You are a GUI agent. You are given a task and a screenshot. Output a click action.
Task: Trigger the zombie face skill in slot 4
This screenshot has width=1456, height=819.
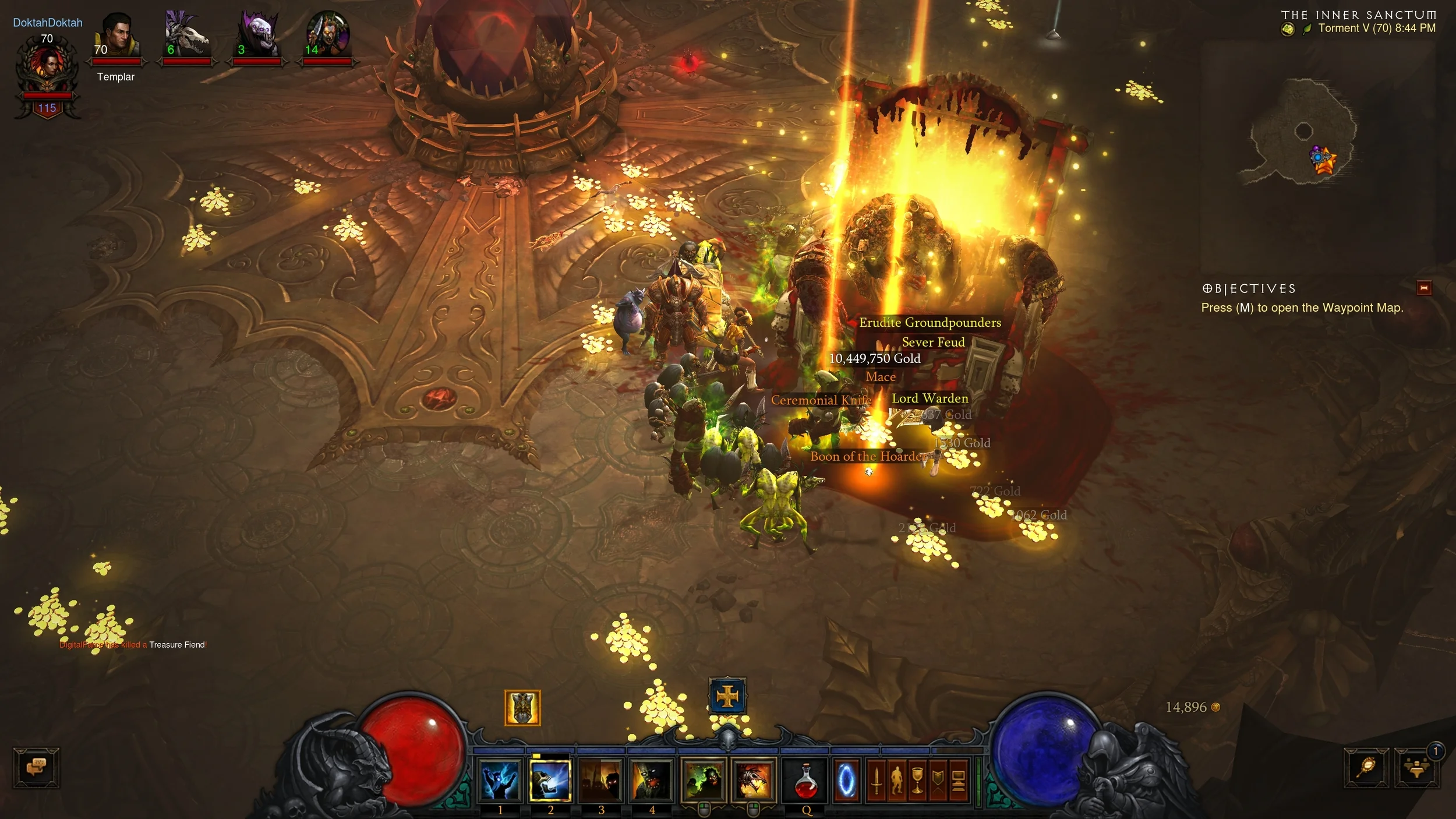point(651,781)
